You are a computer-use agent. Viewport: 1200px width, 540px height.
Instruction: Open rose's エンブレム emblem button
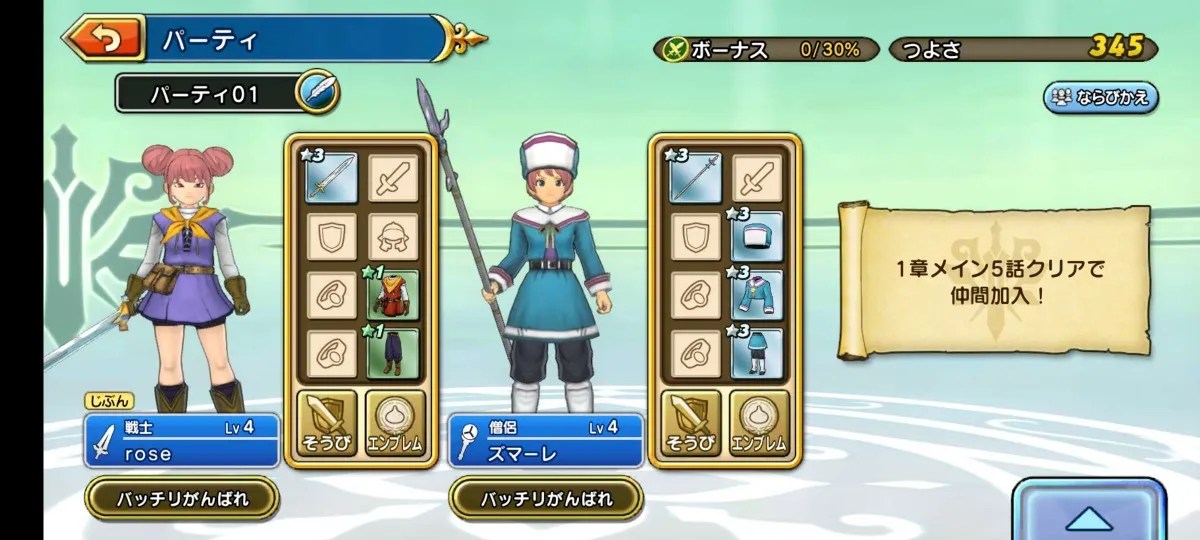tap(395, 423)
